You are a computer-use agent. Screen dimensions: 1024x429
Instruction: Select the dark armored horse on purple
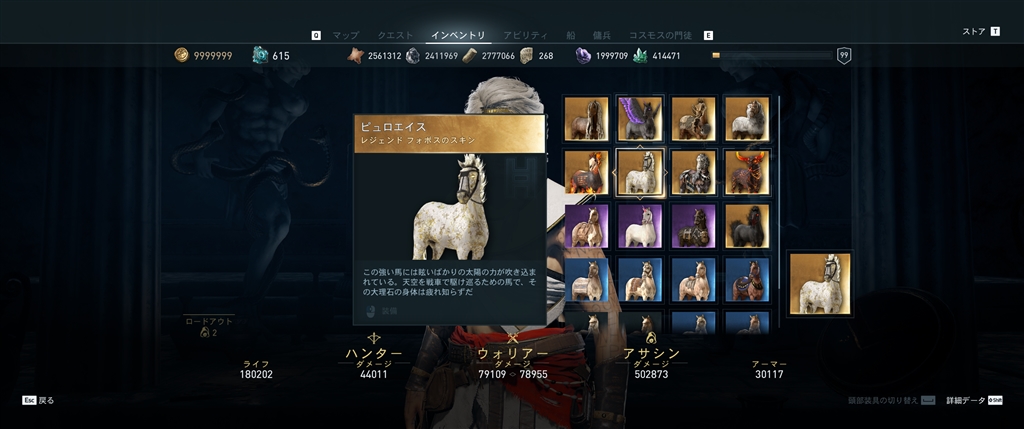(694, 226)
